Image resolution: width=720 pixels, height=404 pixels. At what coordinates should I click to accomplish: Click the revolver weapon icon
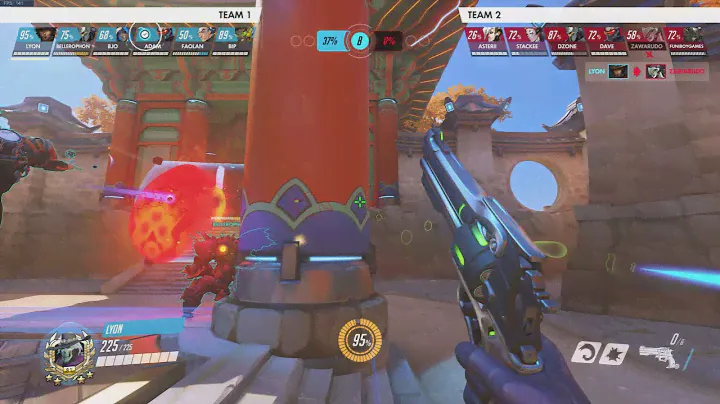[x=661, y=357]
